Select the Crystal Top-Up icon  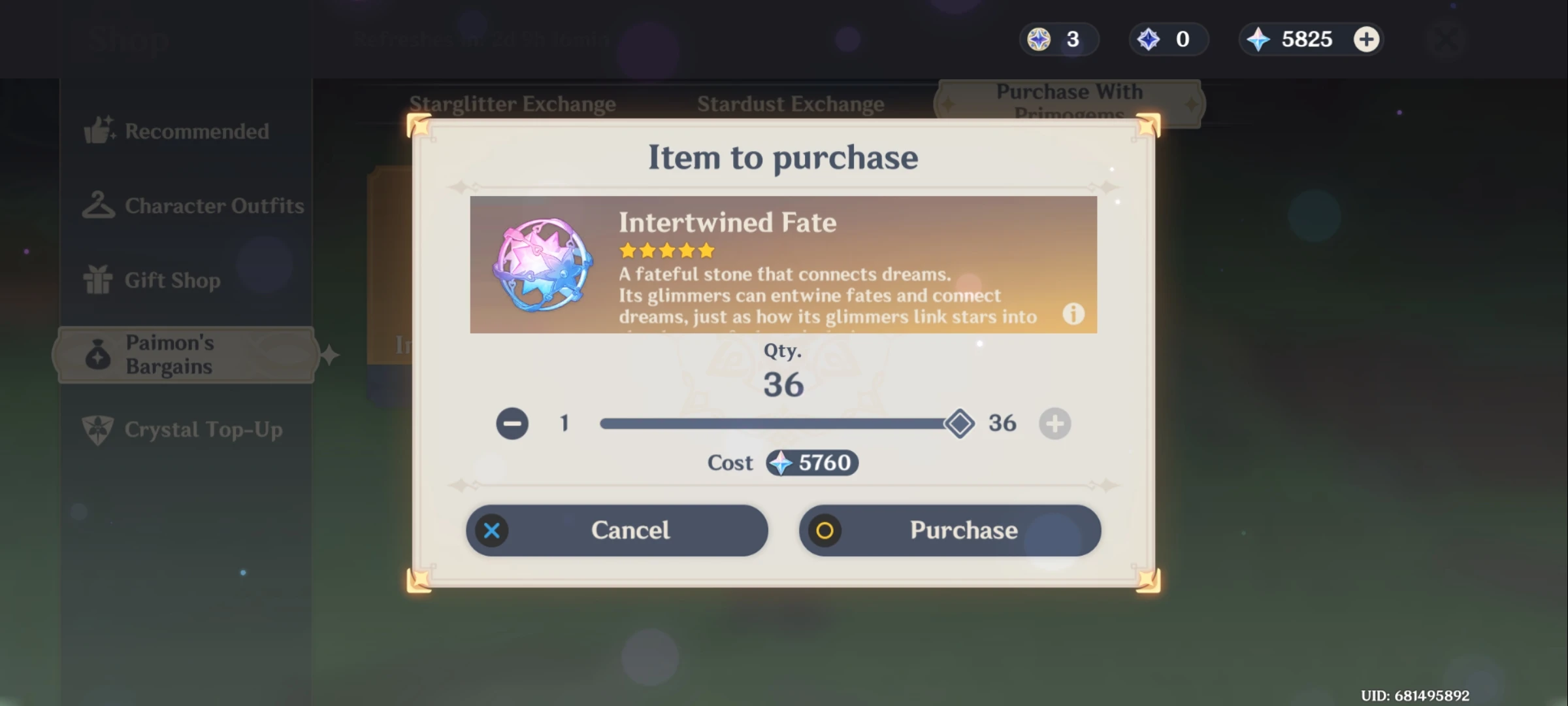[x=99, y=429]
